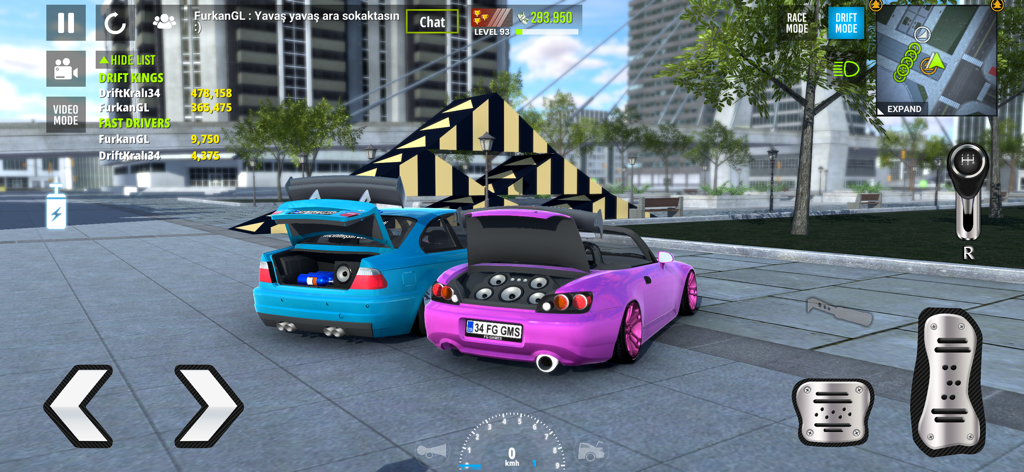
Task: Switch to Race Mode
Action: point(797,23)
